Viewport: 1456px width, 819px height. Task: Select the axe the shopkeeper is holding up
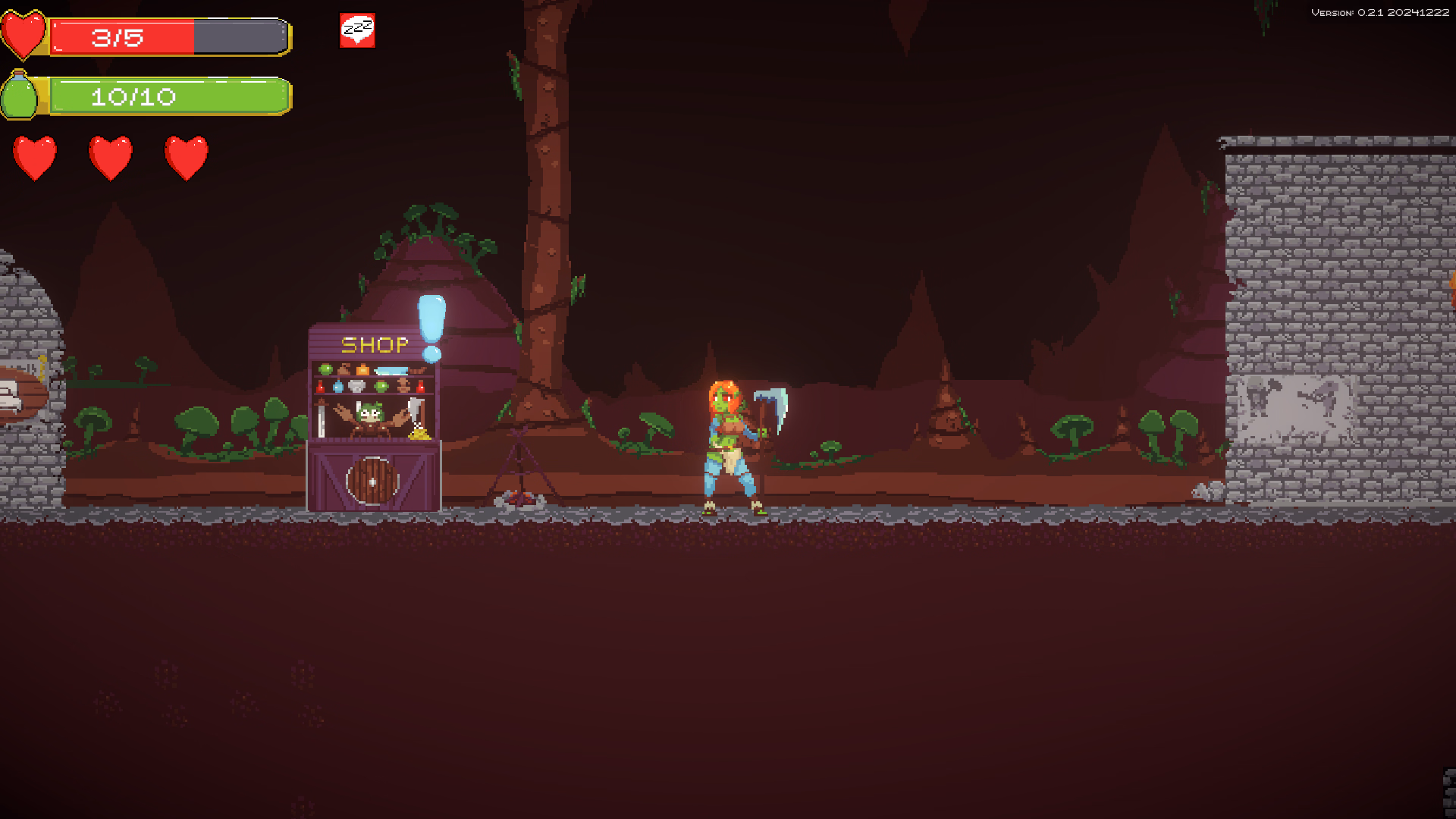(x=416, y=405)
